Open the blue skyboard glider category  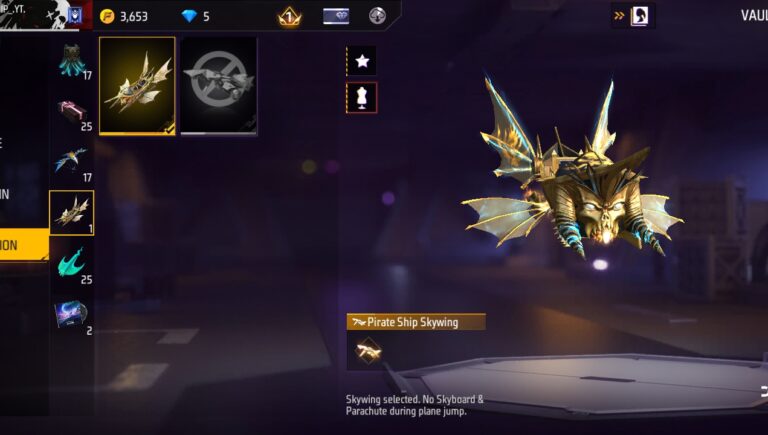tap(72, 162)
